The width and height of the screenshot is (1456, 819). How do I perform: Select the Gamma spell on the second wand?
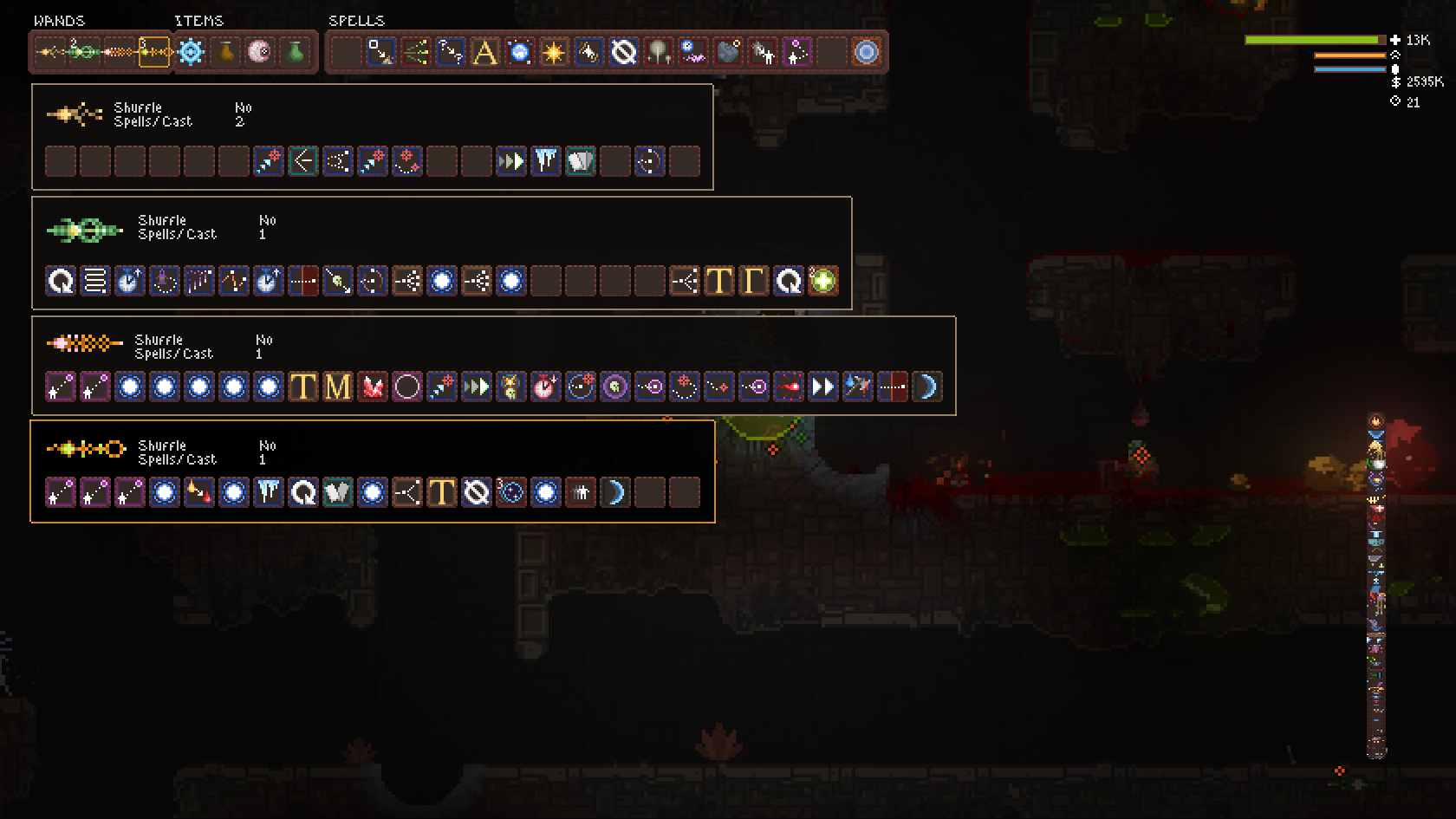pyautogui.click(x=755, y=280)
